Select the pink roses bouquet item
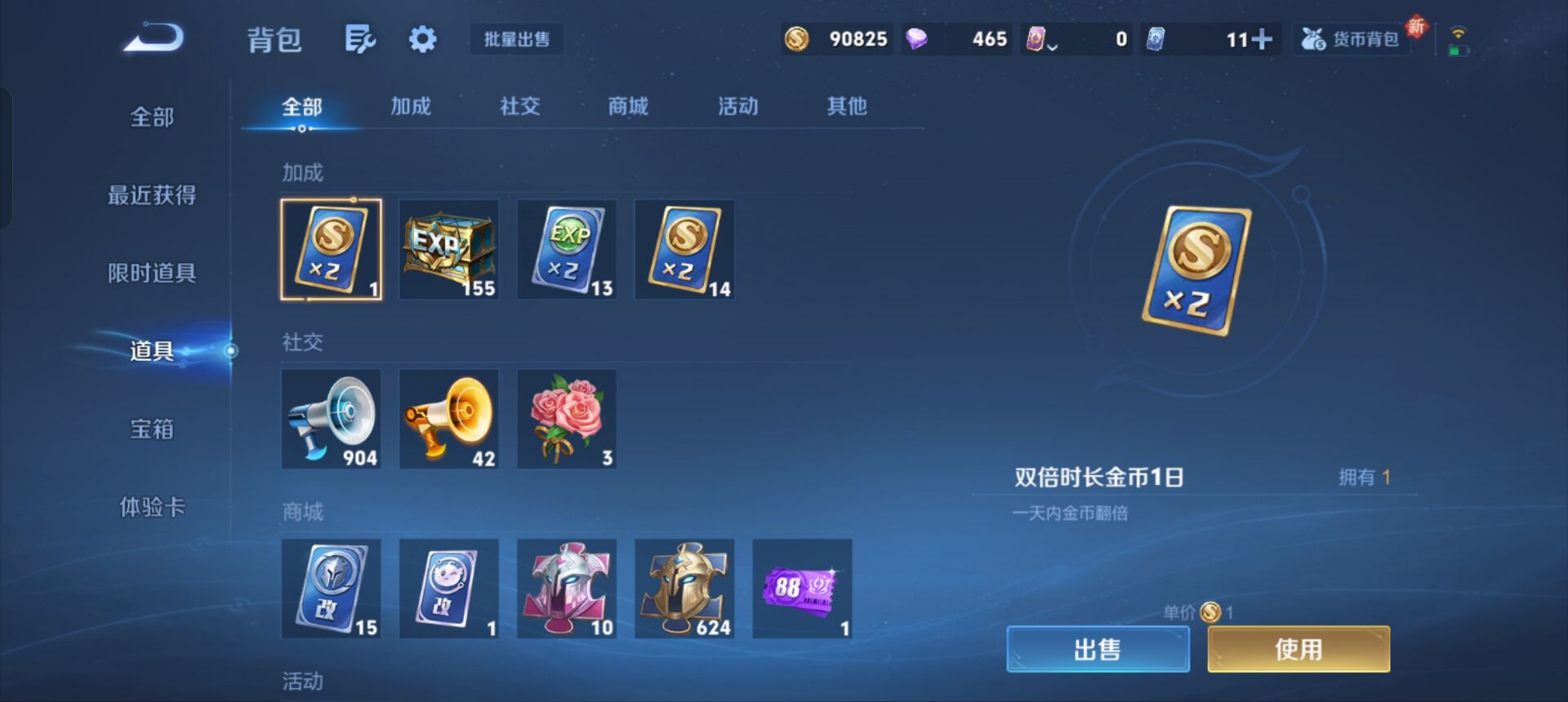This screenshot has width=1568, height=702. pyautogui.click(x=567, y=419)
